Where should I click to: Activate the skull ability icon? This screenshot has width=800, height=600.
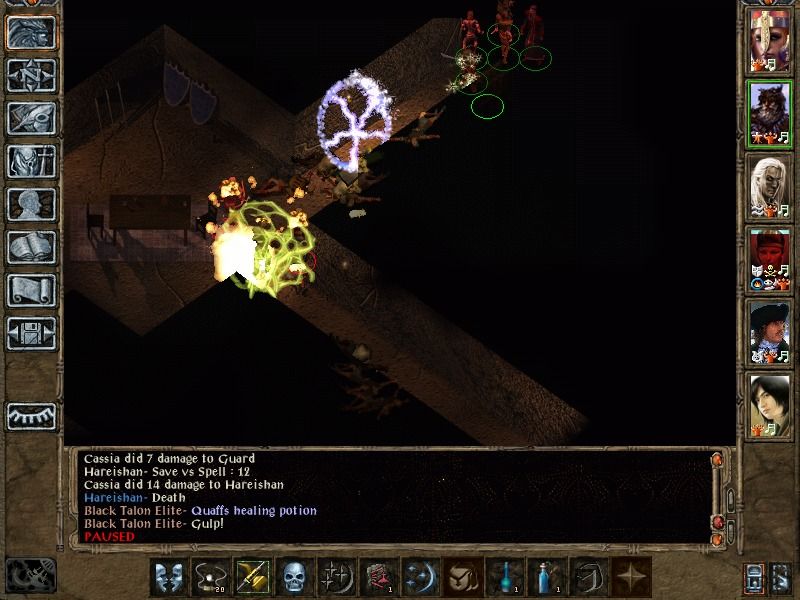tap(293, 577)
